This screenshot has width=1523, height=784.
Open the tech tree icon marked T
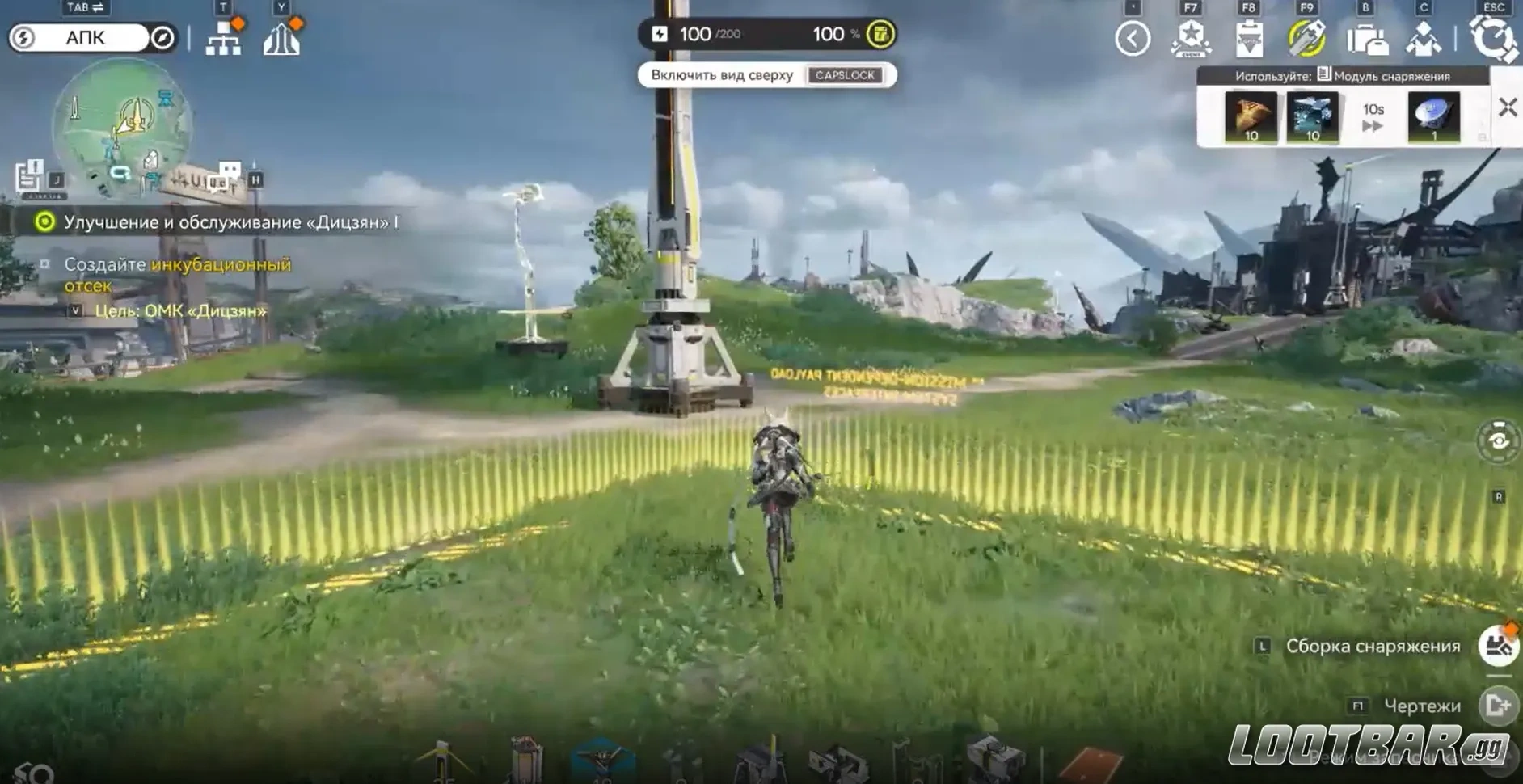tap(225, 39)
